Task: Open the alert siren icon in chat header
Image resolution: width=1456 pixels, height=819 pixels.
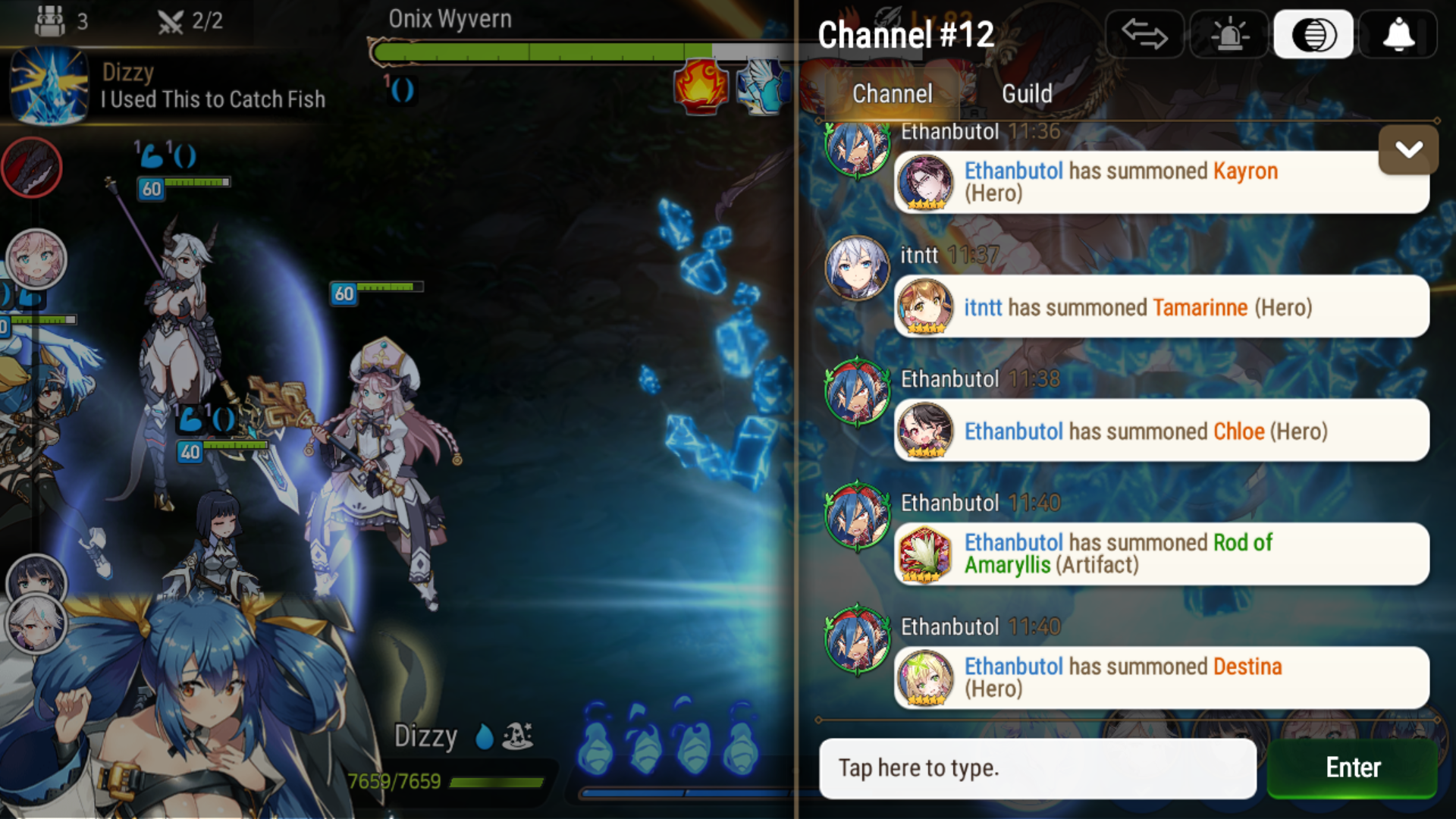Action: (1230, 33)
